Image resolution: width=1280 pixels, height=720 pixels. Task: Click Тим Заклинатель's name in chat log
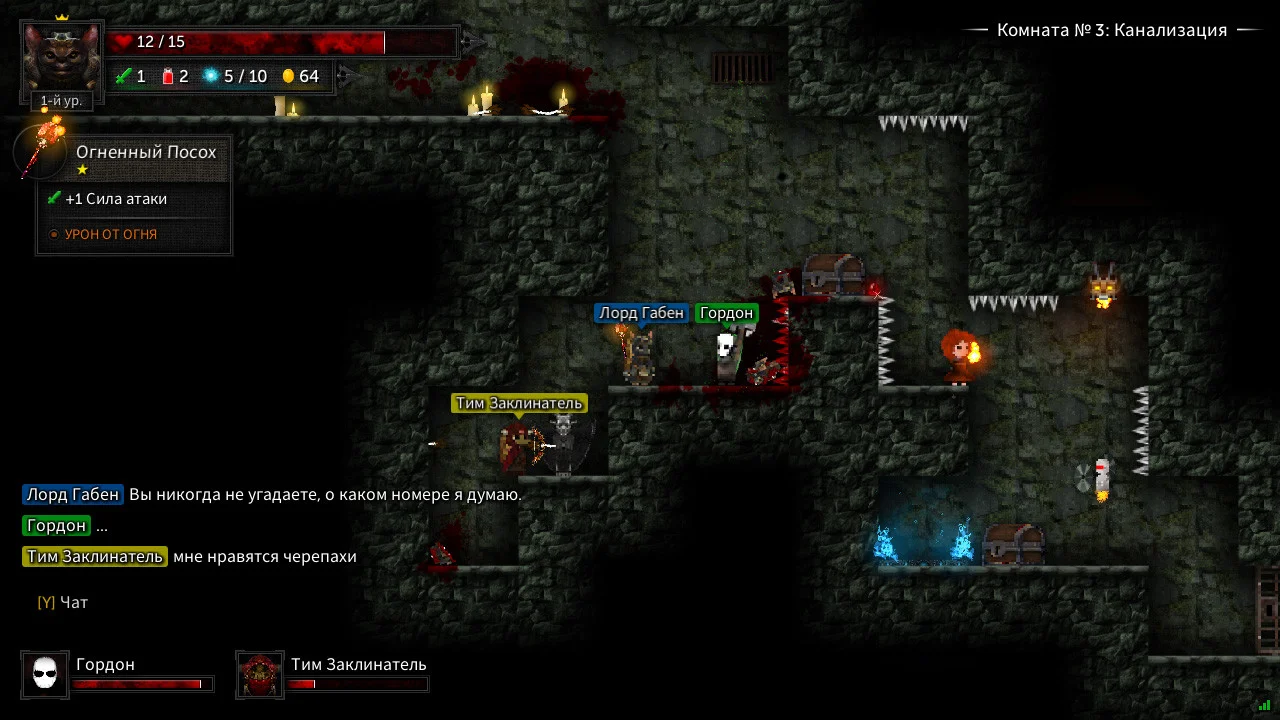(94, 557)
